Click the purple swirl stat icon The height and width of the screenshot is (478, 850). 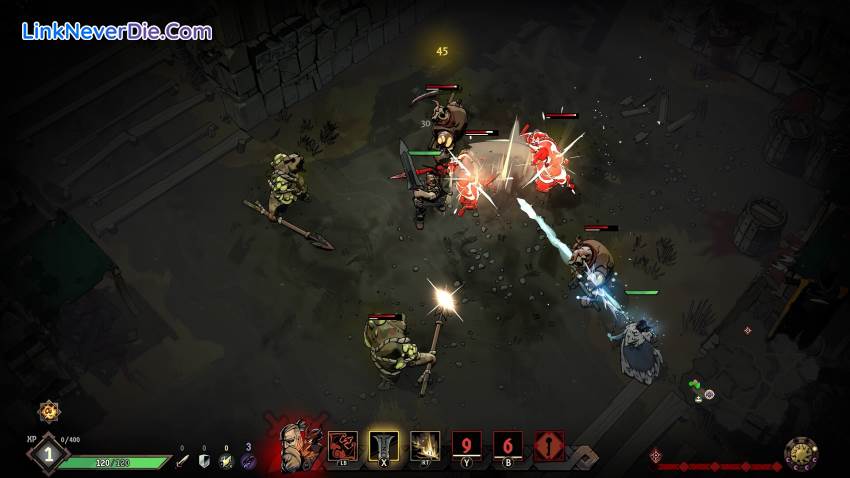point(248,461)
